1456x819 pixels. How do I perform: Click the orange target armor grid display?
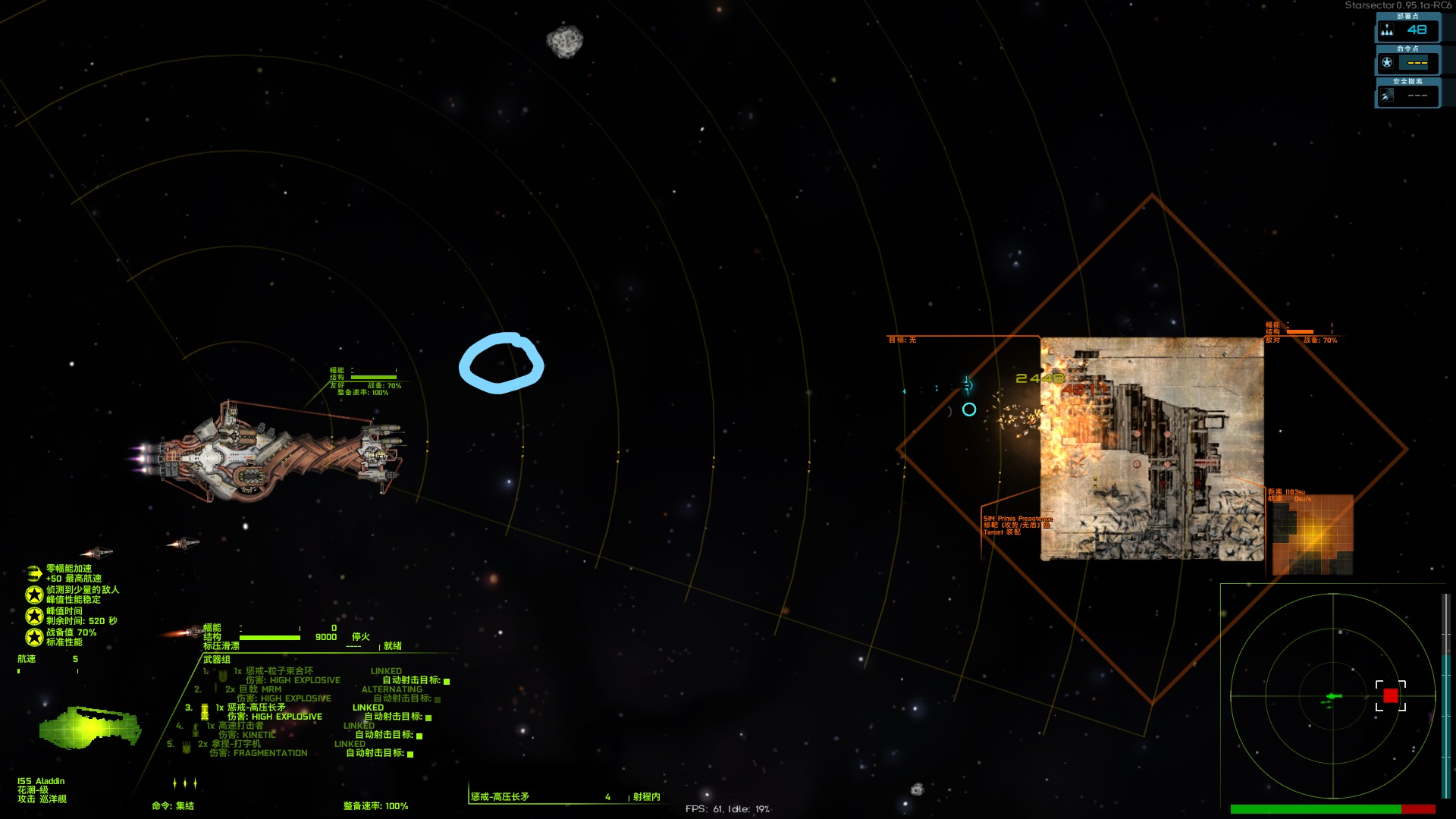1313,534
